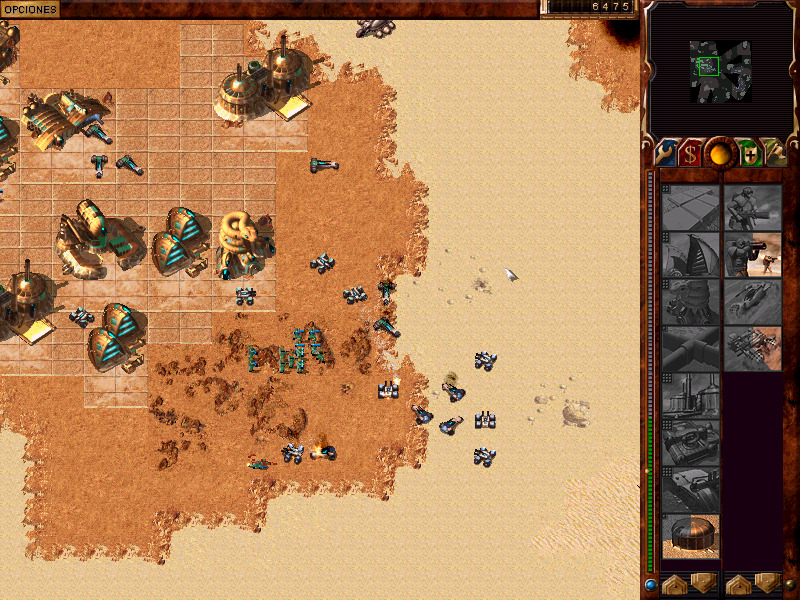Build the trike vehicle unit

click(753, 301)
